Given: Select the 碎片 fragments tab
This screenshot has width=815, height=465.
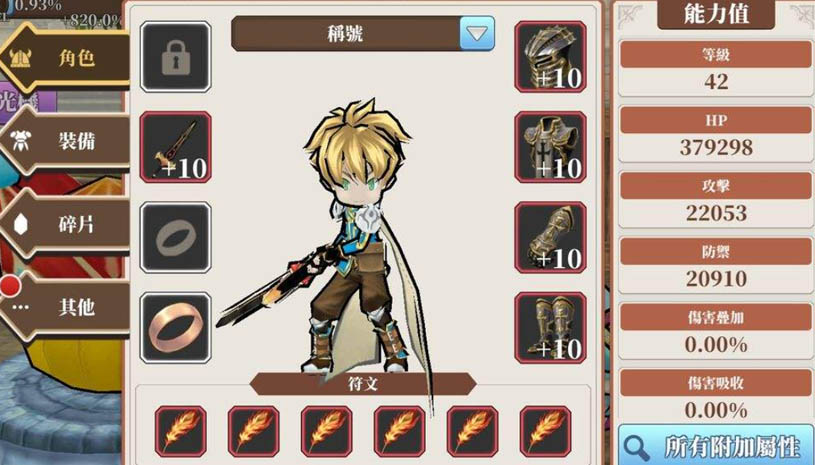Looking at the screenshot, I should (68, 224).
